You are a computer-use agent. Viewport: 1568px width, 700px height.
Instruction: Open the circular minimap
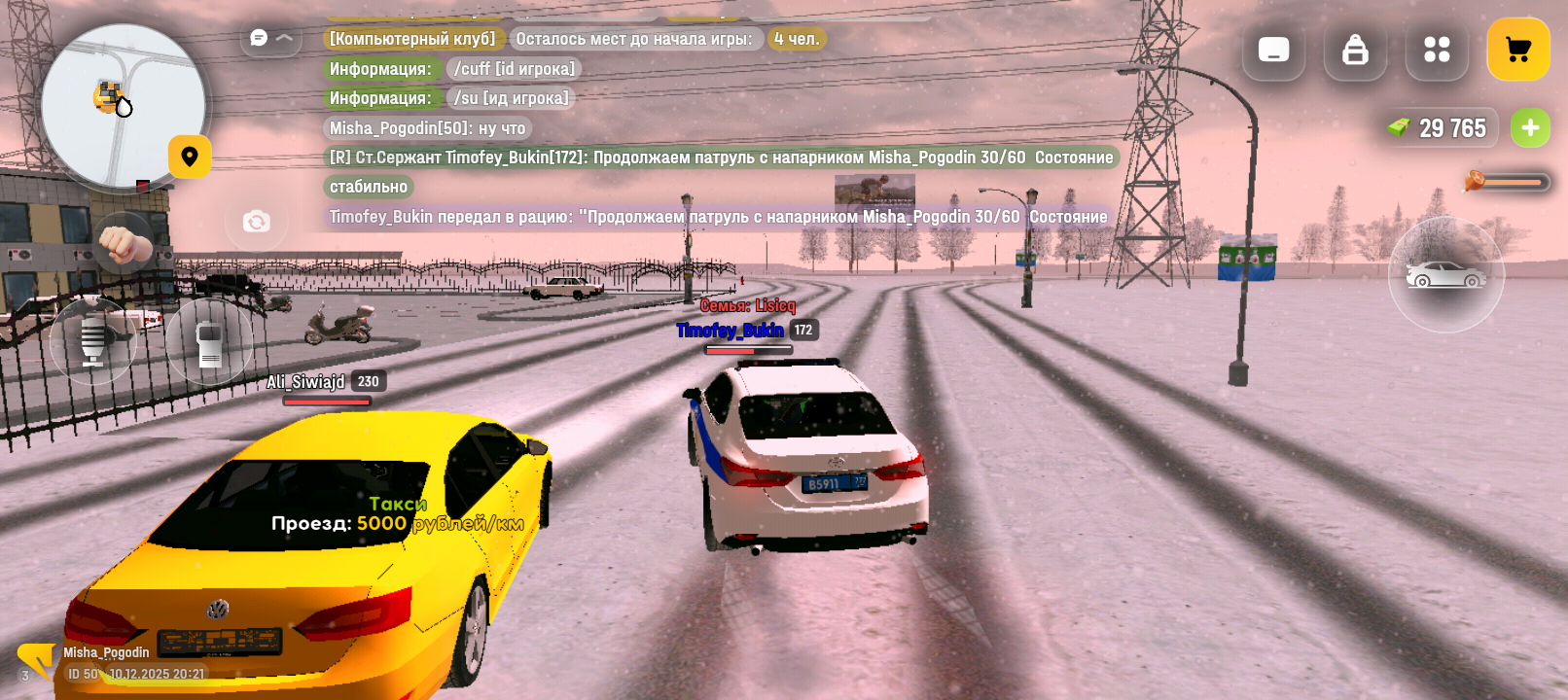point(123,105)
